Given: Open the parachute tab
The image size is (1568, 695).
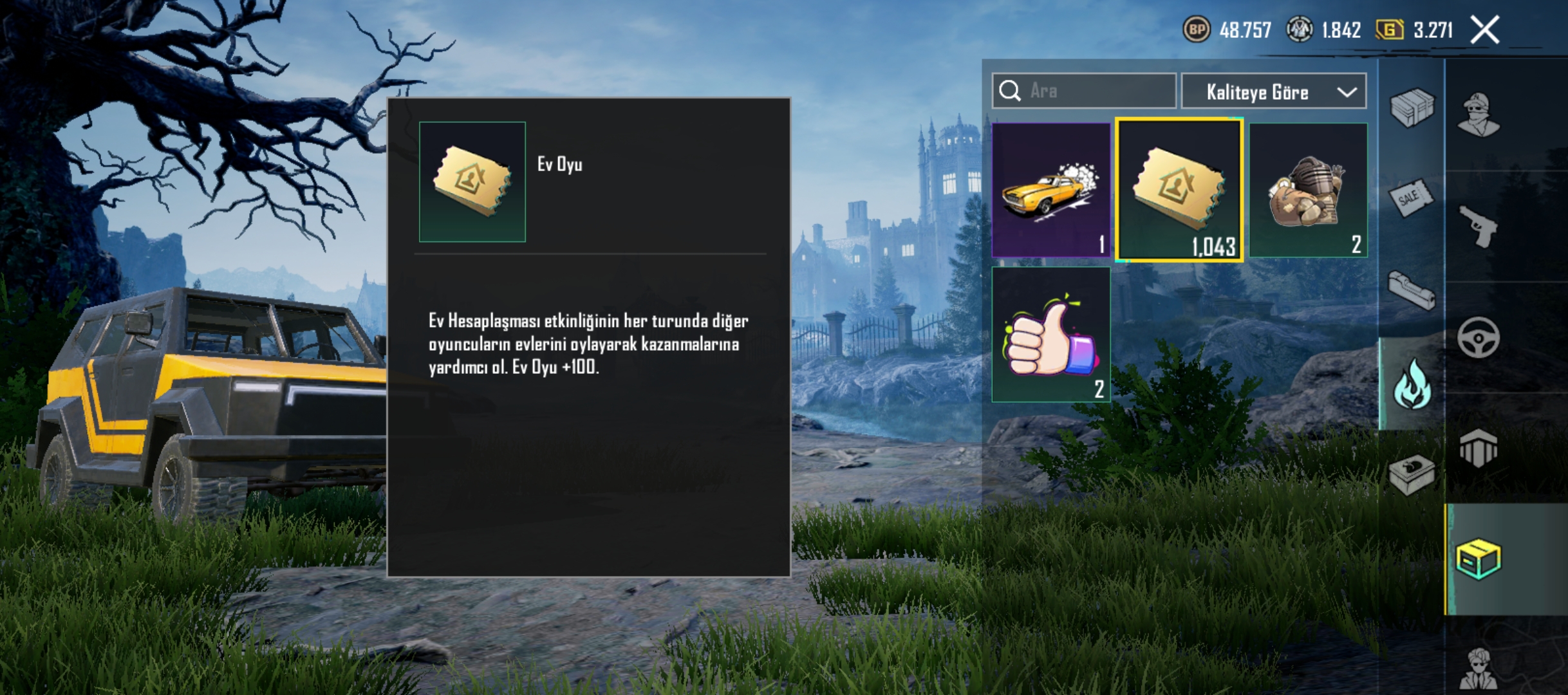Looking at the screenshot, I should pyautogui.click(x=1479, y=449).
